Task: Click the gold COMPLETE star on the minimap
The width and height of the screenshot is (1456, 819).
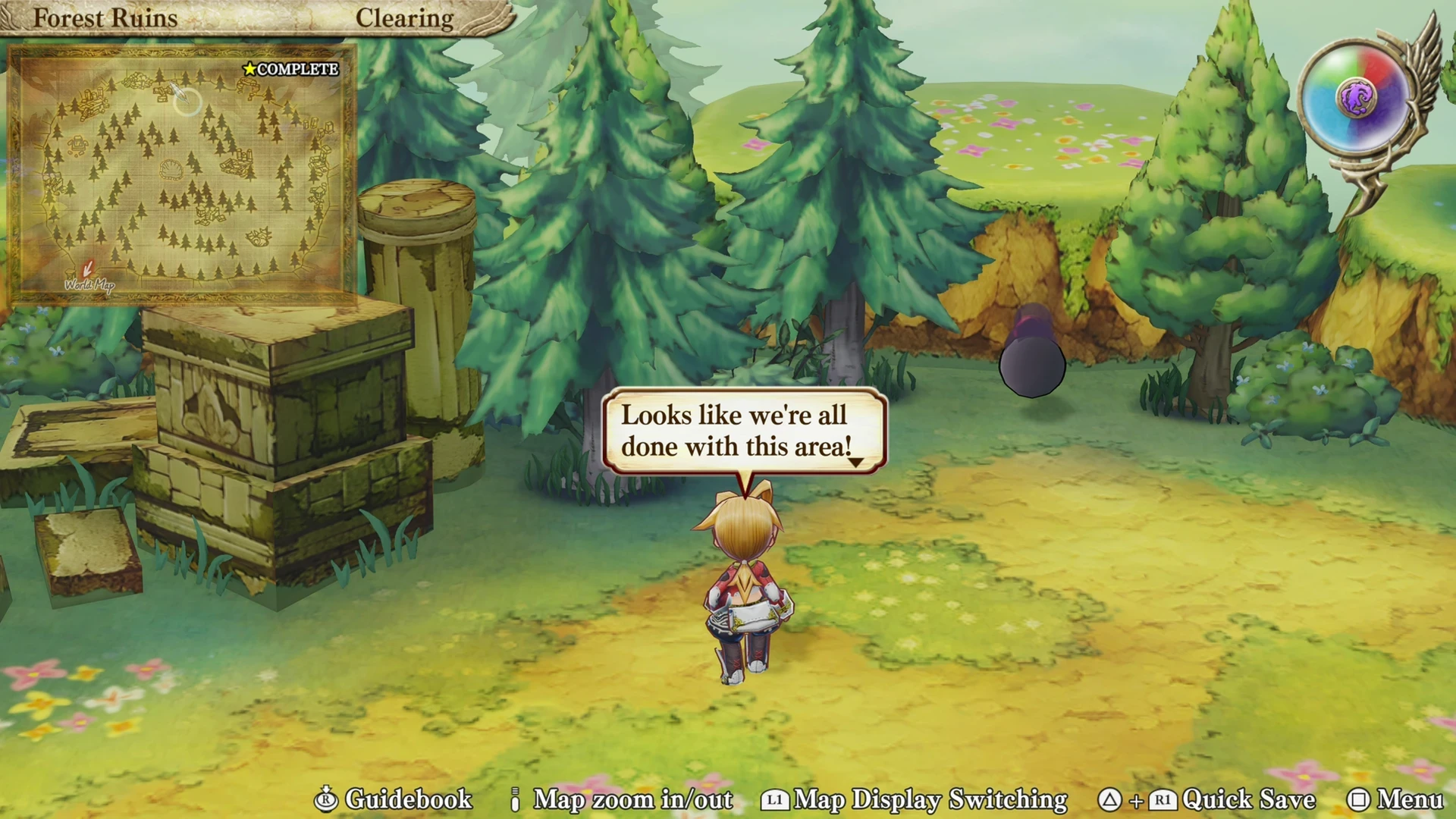Action: coord(249,68)
